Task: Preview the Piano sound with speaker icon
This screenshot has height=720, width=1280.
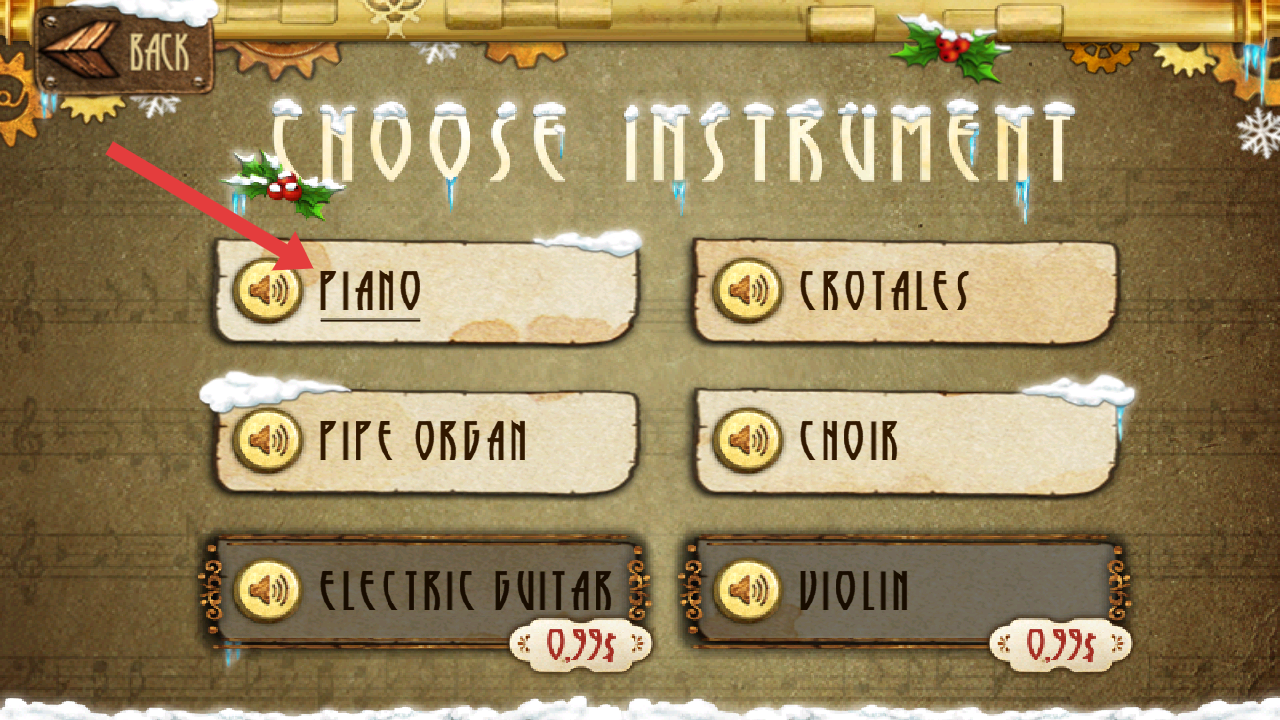Action: click(267, 291)
